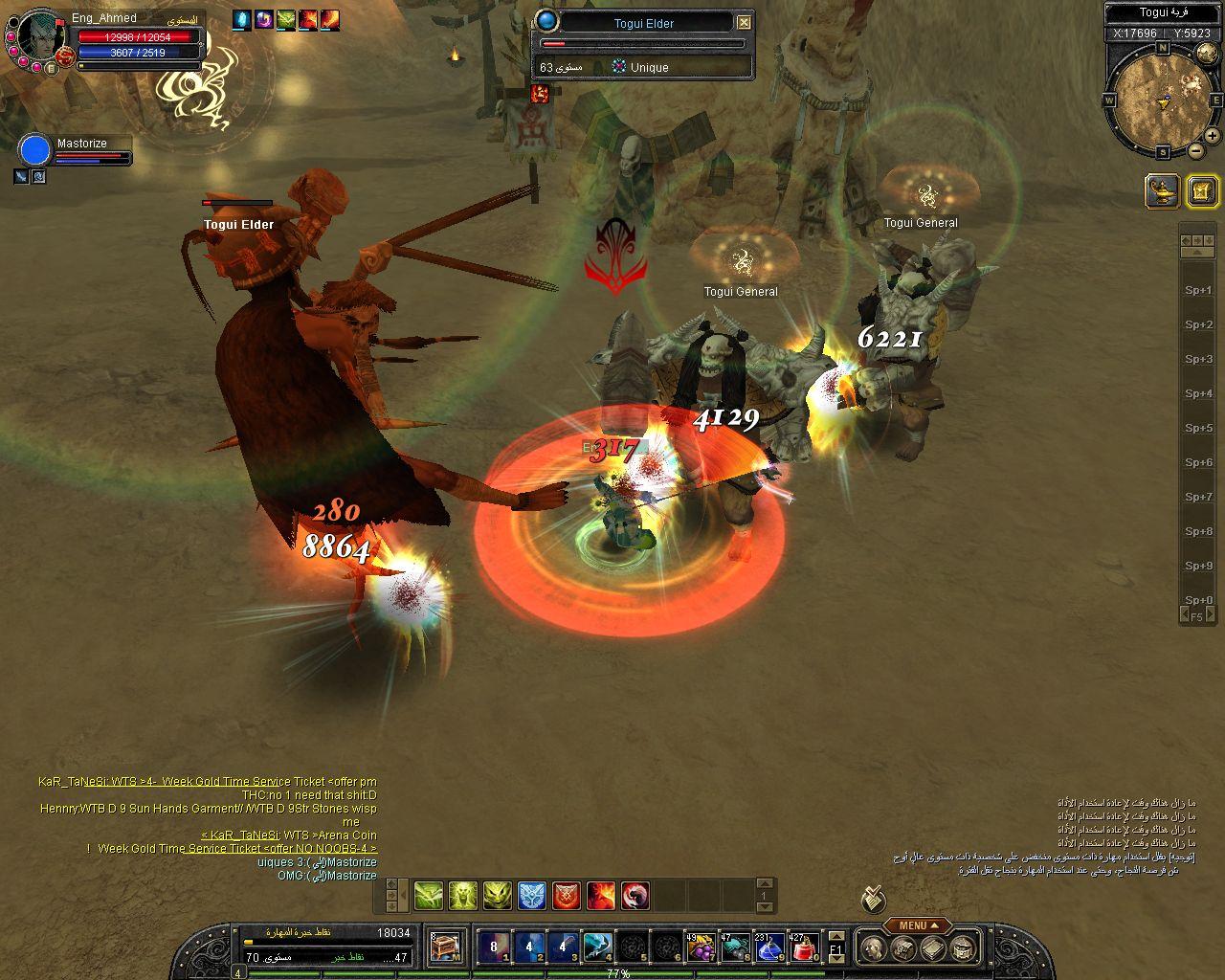Viewport: 1225px width, 980px height.
Task: Click the Eng_Ahmed character portrait
Action: pyautogui.click(x=38, y=38)
